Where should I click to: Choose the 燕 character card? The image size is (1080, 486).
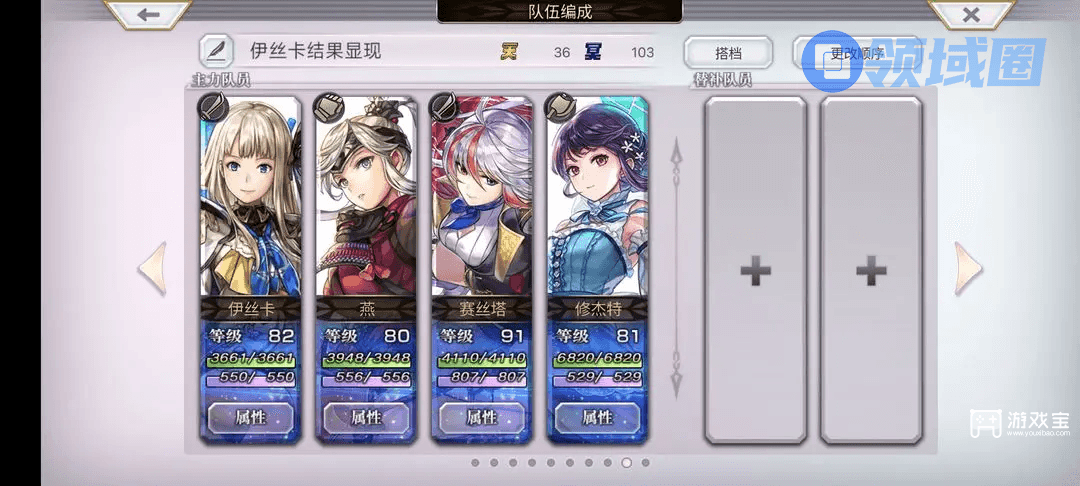pyautogui.click(x=366, y=200)
